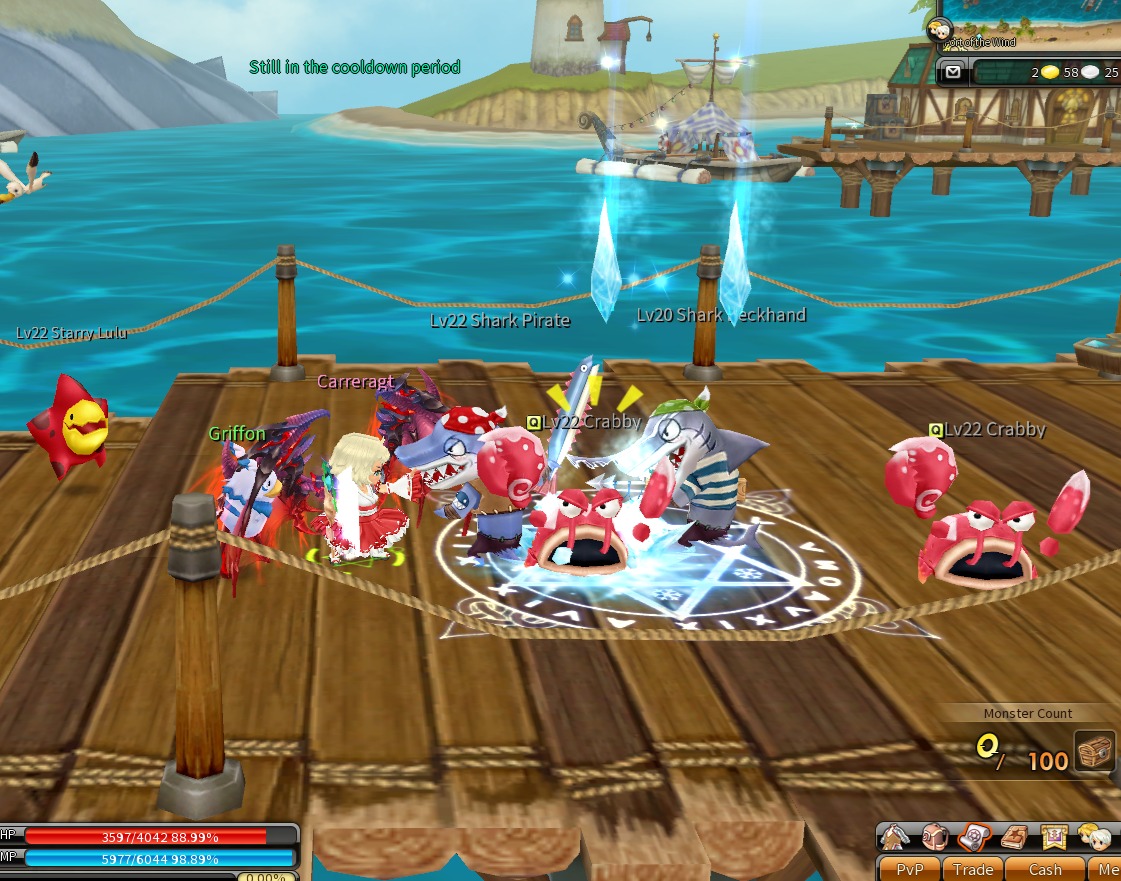
Task: Open the mail envelope button
Action: 953,71
